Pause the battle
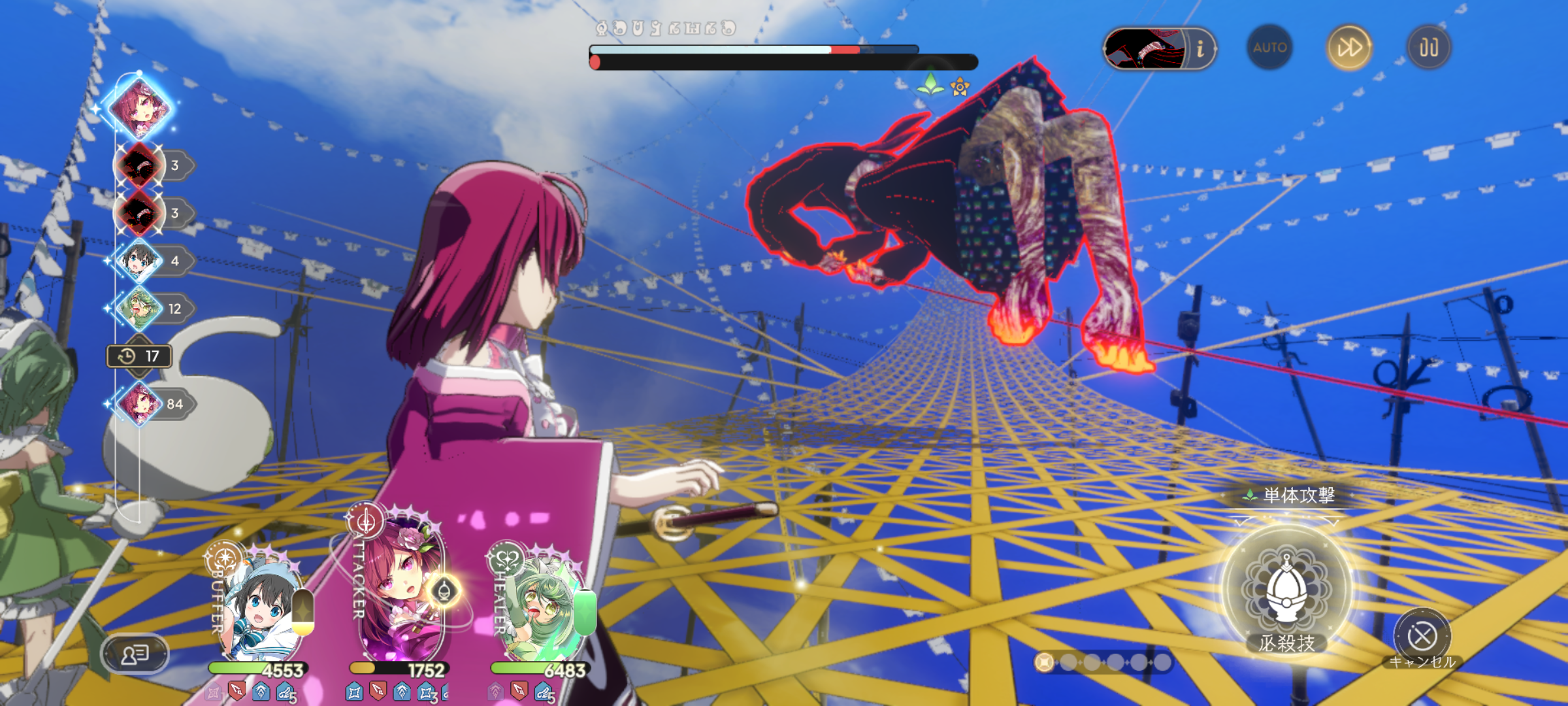Image resolution: width=1568 pixels, height=706 pixels. click(1429, 48)
